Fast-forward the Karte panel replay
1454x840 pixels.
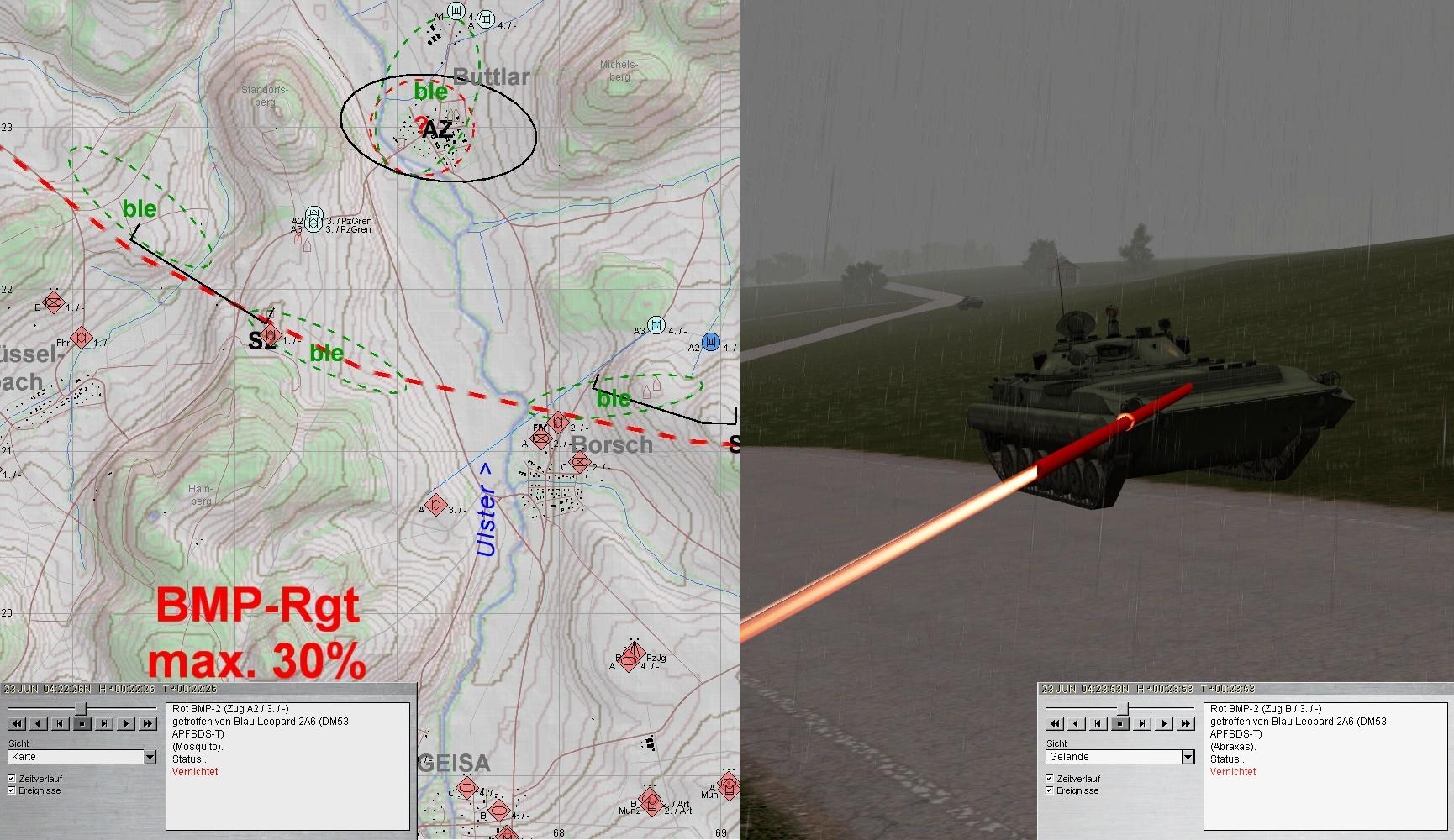point(148,723)
